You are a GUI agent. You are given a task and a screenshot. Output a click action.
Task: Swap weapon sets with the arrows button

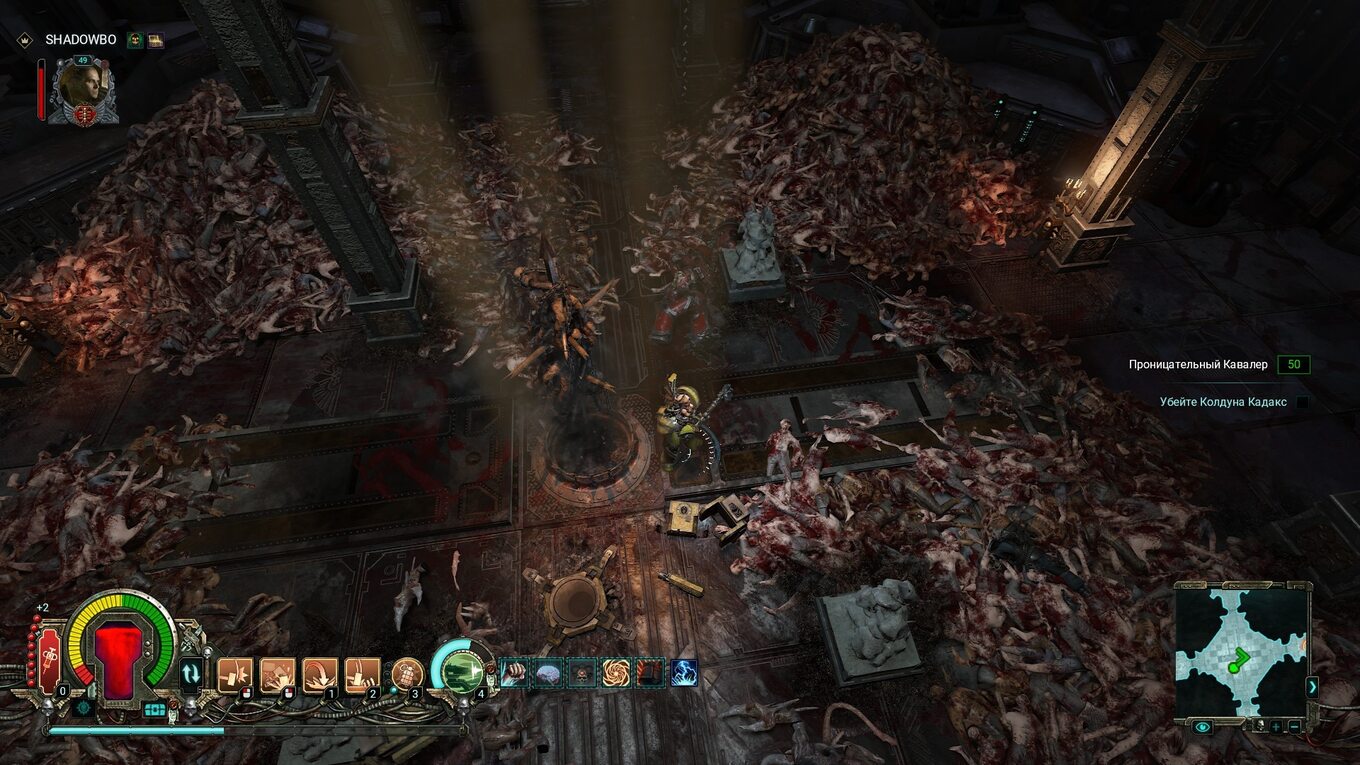190,674
